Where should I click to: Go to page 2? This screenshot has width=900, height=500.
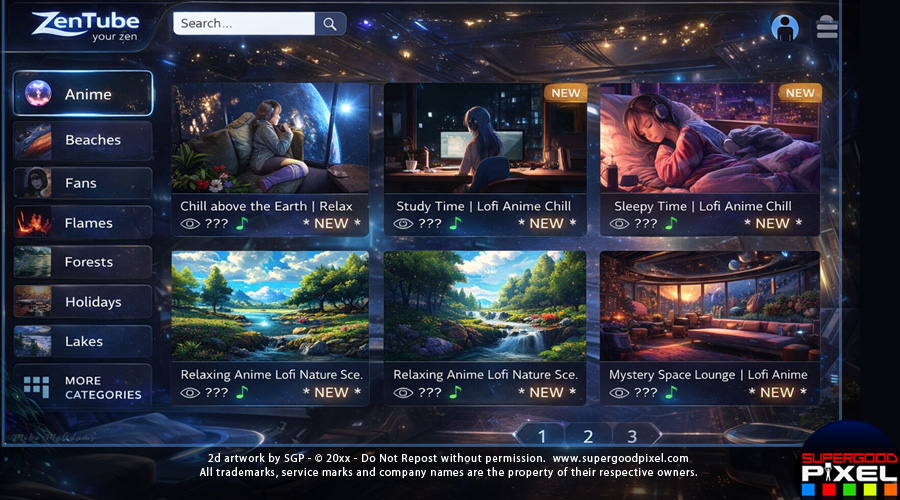click(x=588, y=436)
